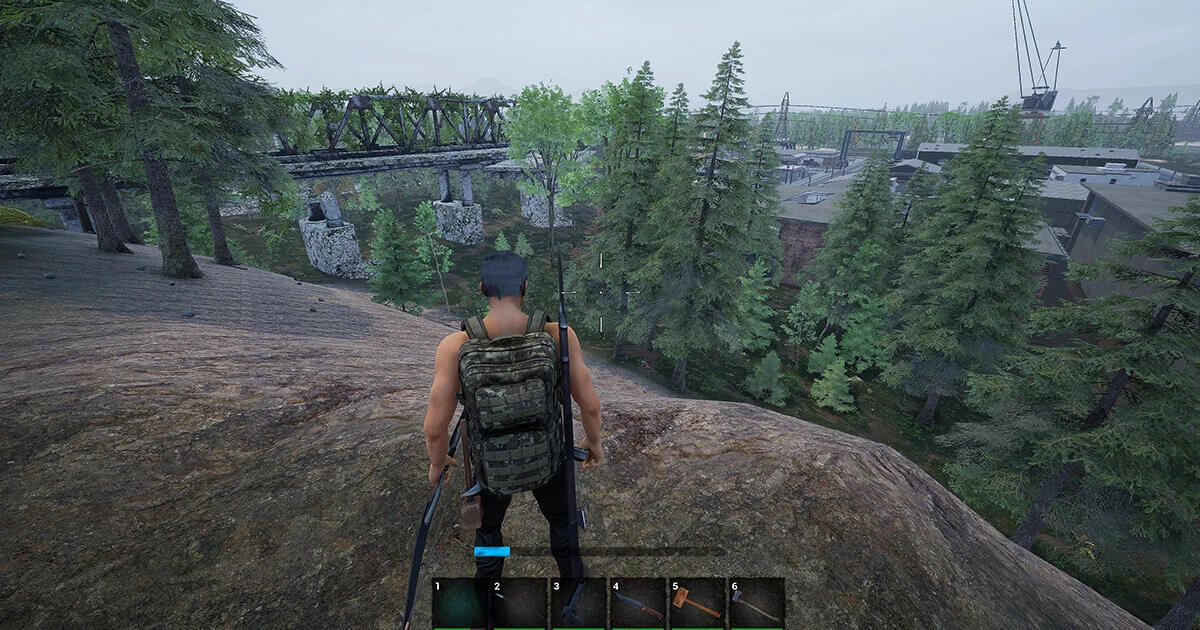Equip the hatchet in hotbar slot 6
The image size is (1200, 630).
pyautogui.click(x=755, y=603)
